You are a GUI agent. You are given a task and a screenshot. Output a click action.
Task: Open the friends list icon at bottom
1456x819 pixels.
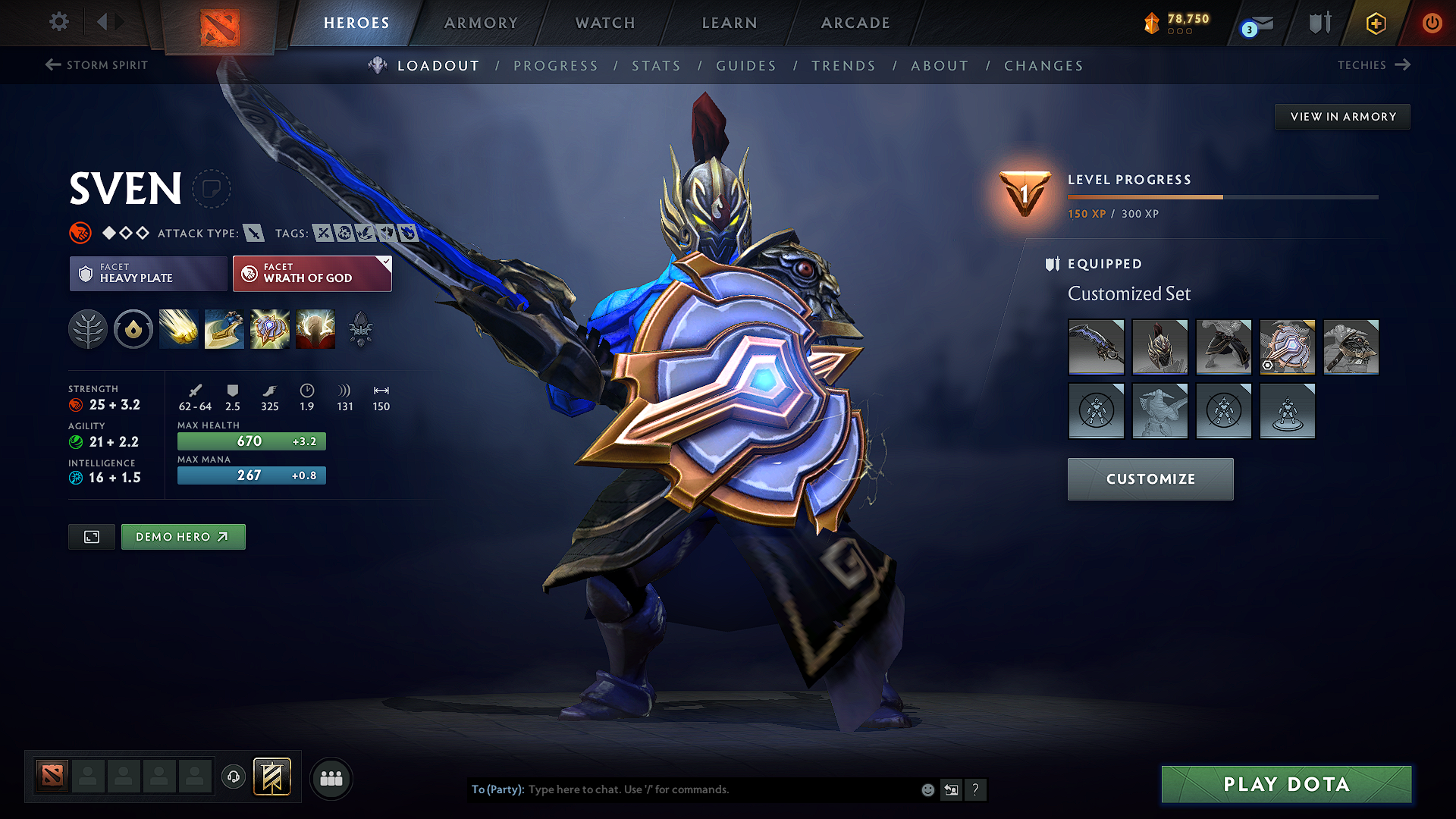pyautogui.click(x=331, y=778)
